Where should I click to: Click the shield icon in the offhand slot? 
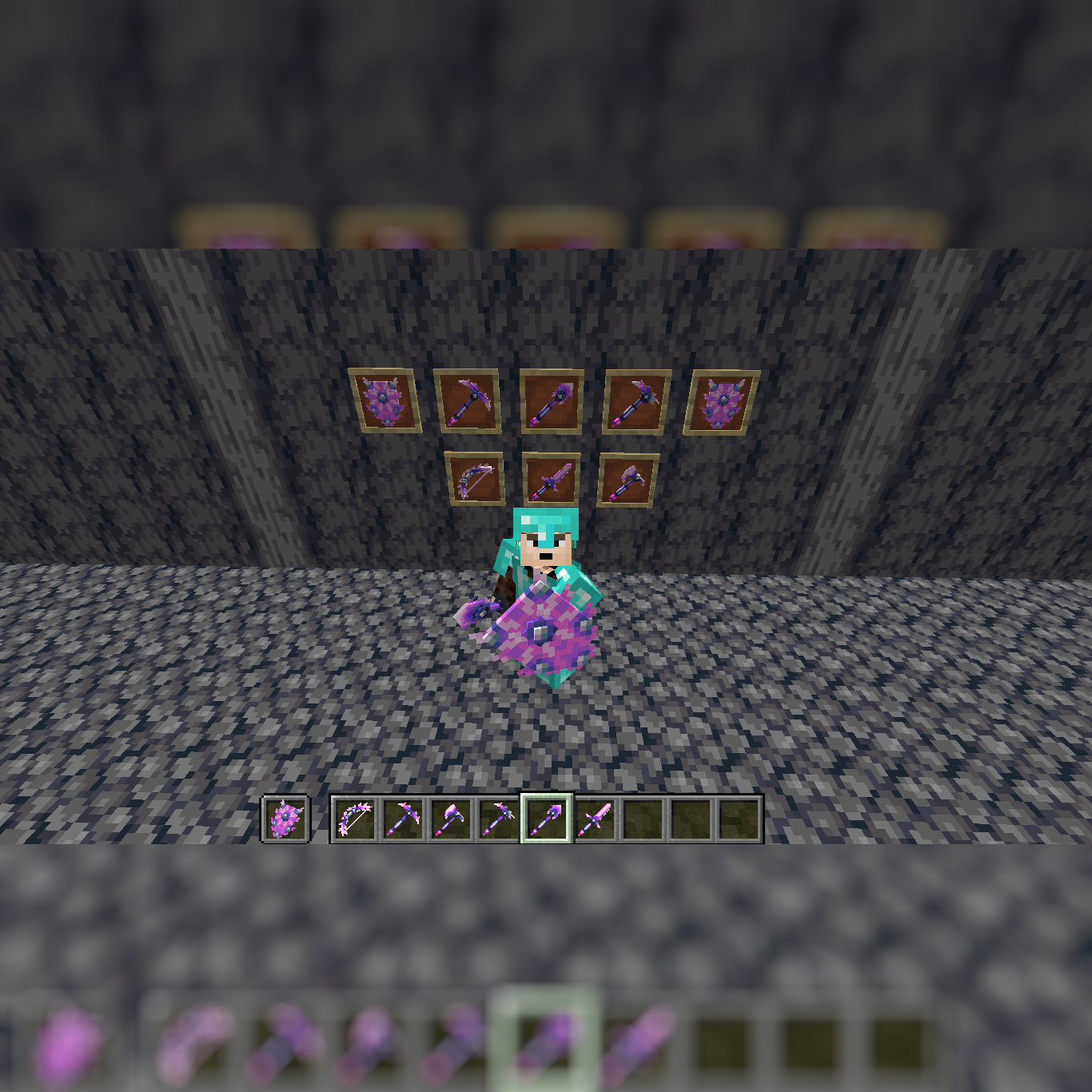[285, 817]
